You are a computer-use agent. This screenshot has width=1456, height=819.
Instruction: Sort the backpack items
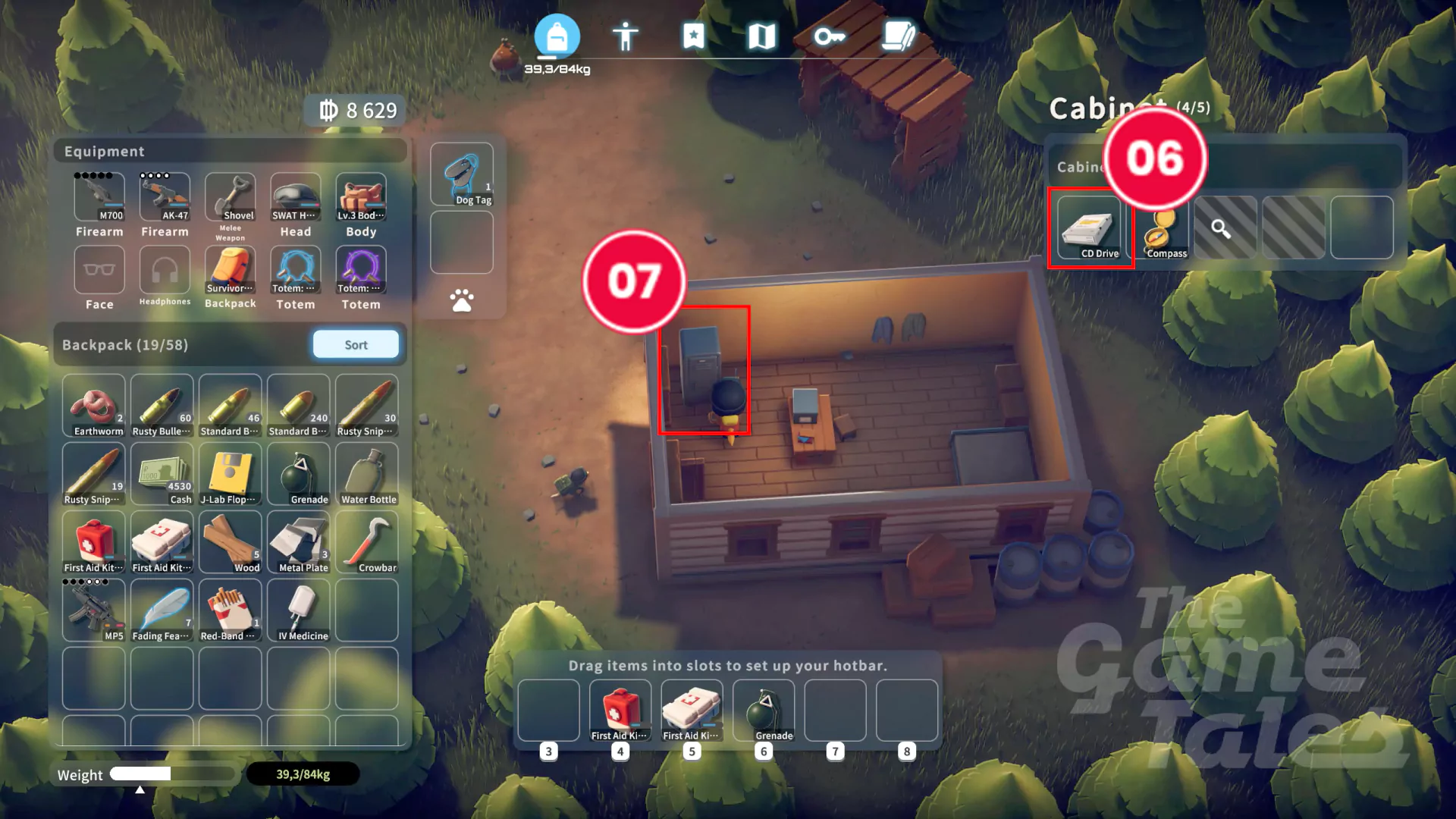tap(356, 345)
